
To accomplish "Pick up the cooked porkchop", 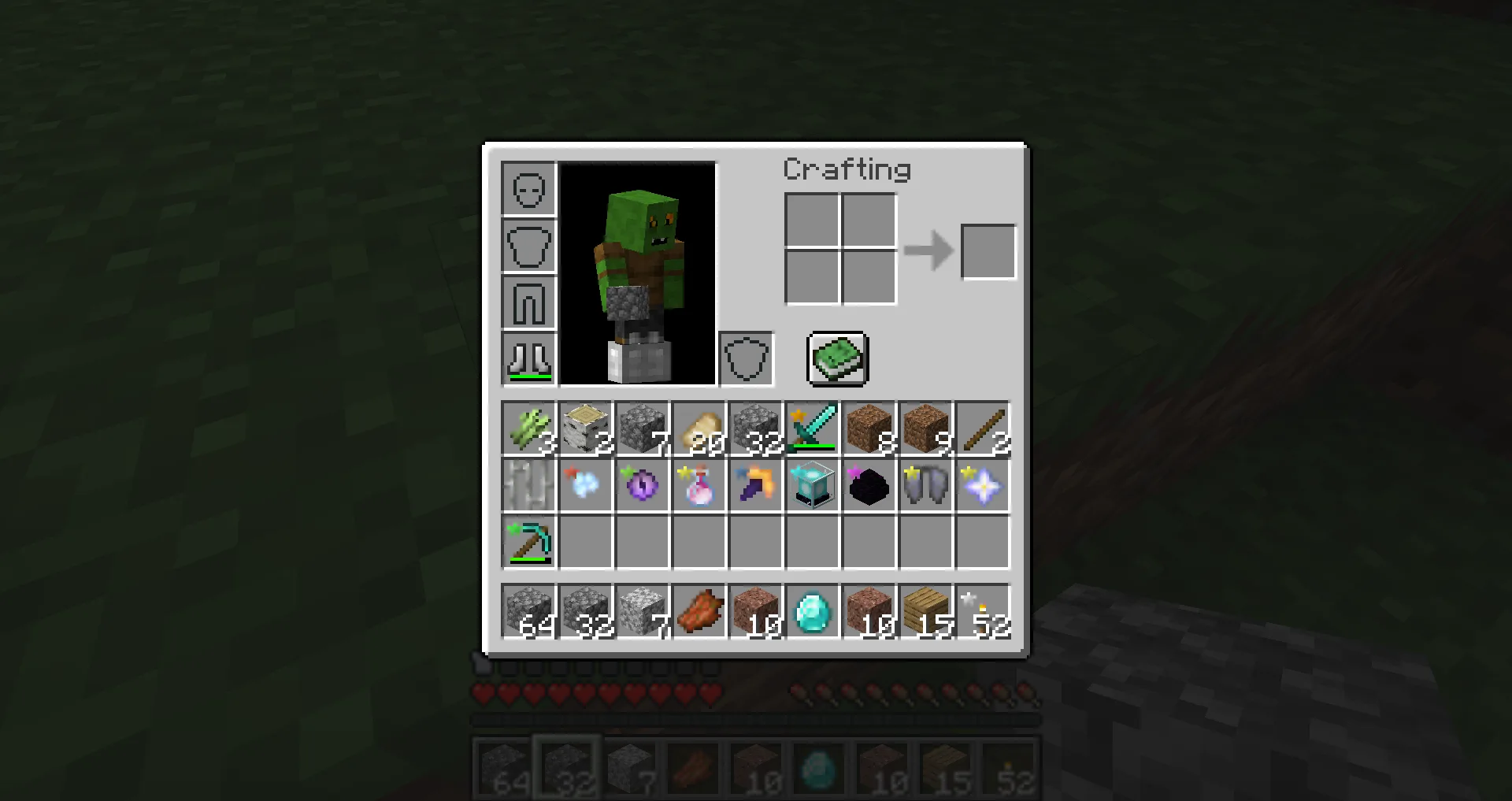I will tap(699, 610).
